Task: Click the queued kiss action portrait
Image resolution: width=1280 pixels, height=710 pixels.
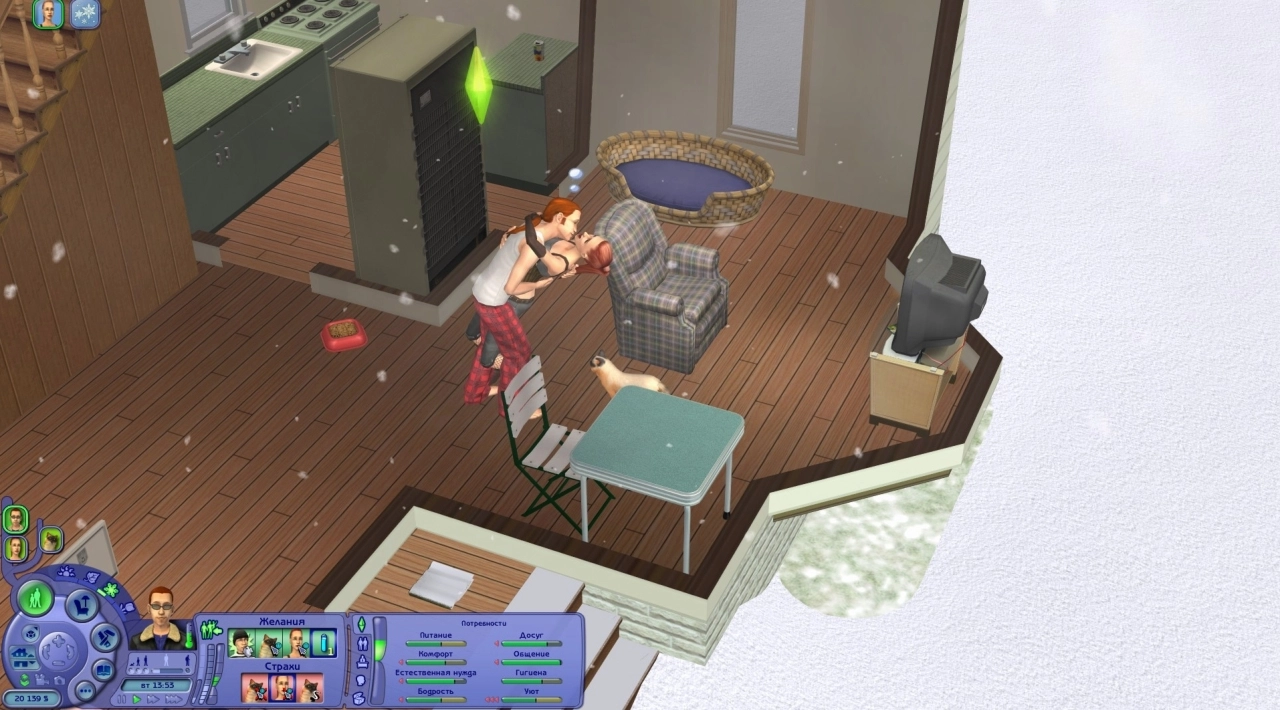Action: coord(48,13)
